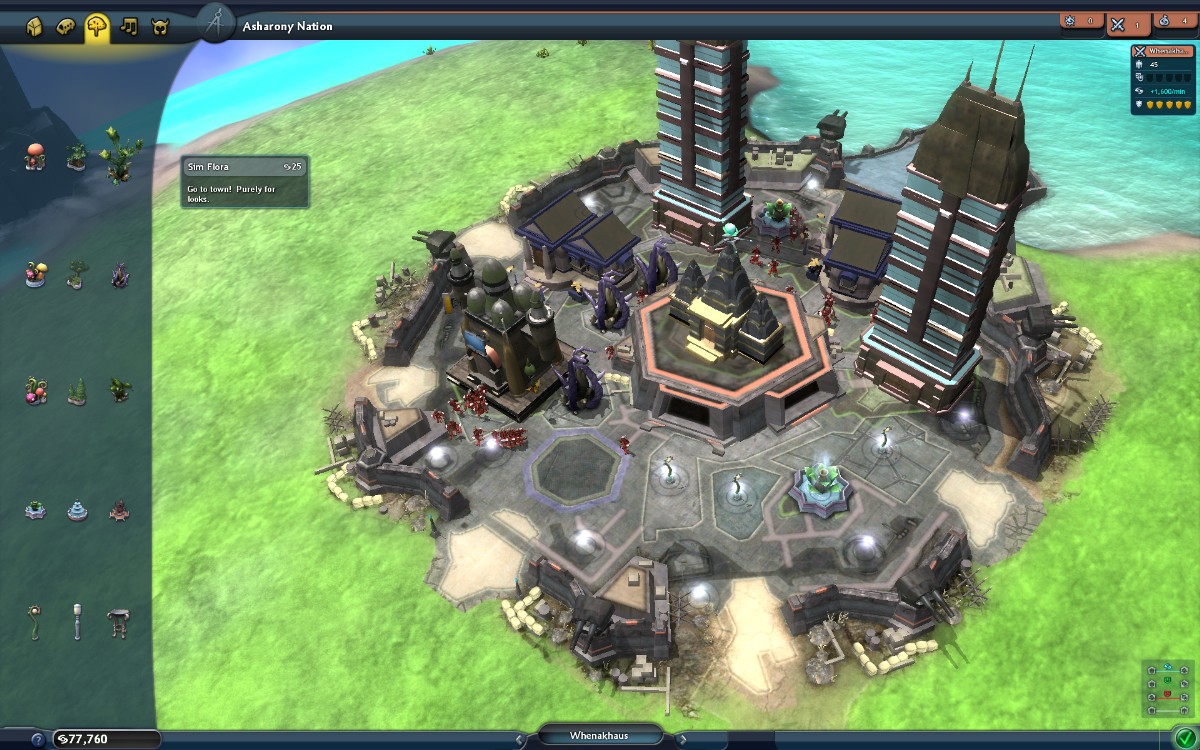This screenshot has width=1200, height=750.
Task: Choose the blue tiered fountain decoration
Action: [77, 510]
